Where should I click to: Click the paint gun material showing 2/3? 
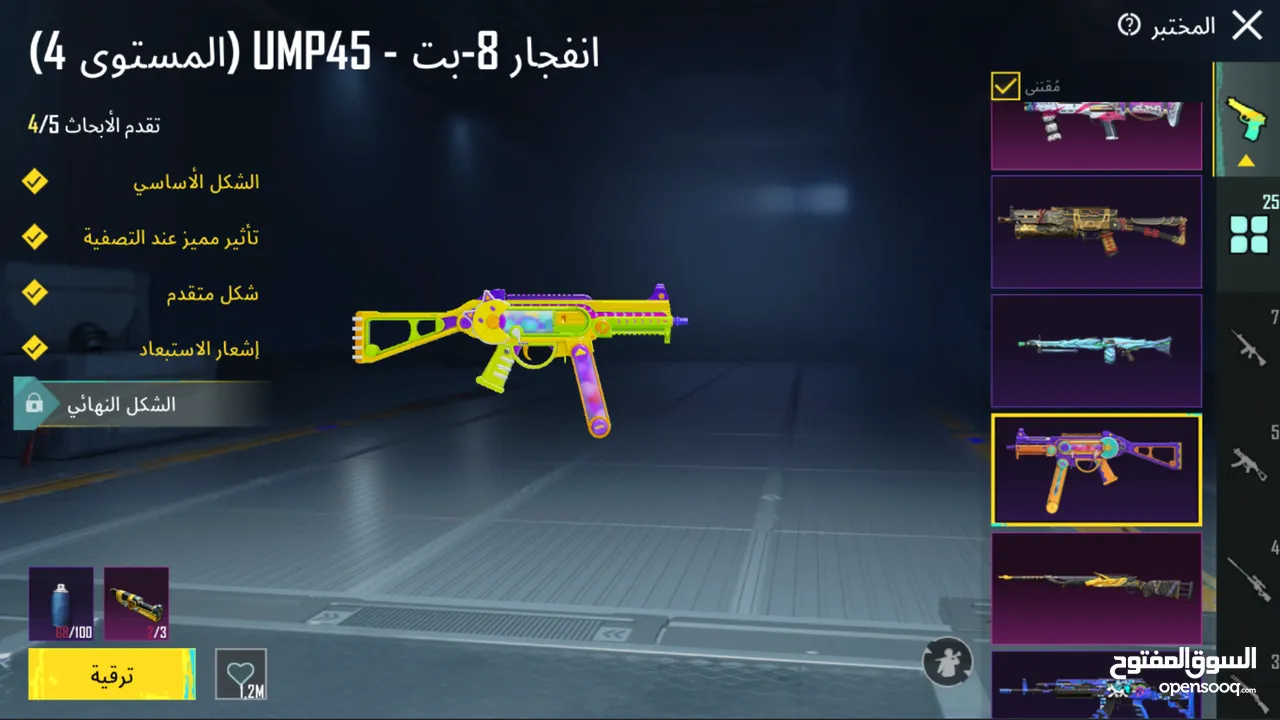[x=137, y=604]
